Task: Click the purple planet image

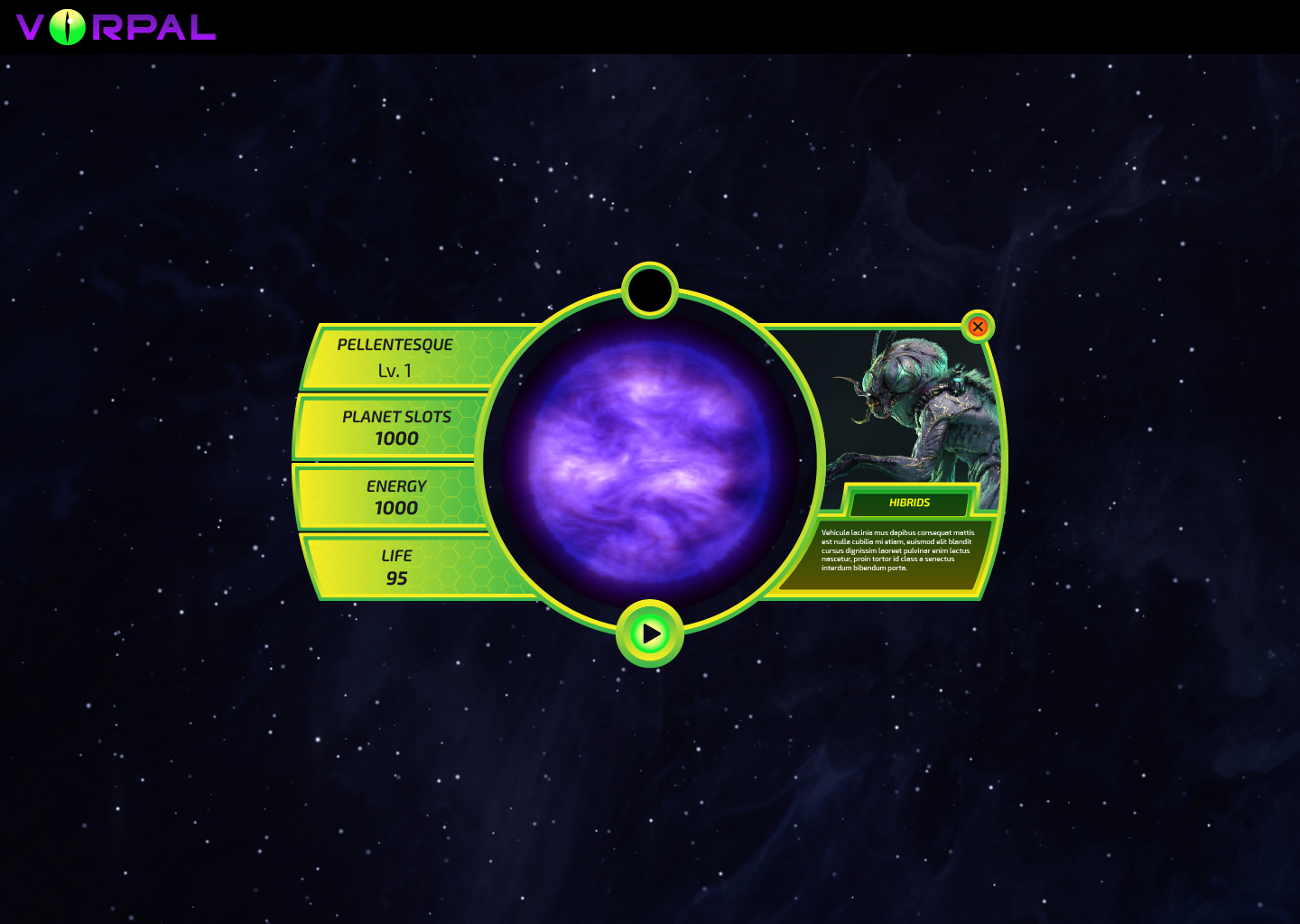Action: click(649, 463)
